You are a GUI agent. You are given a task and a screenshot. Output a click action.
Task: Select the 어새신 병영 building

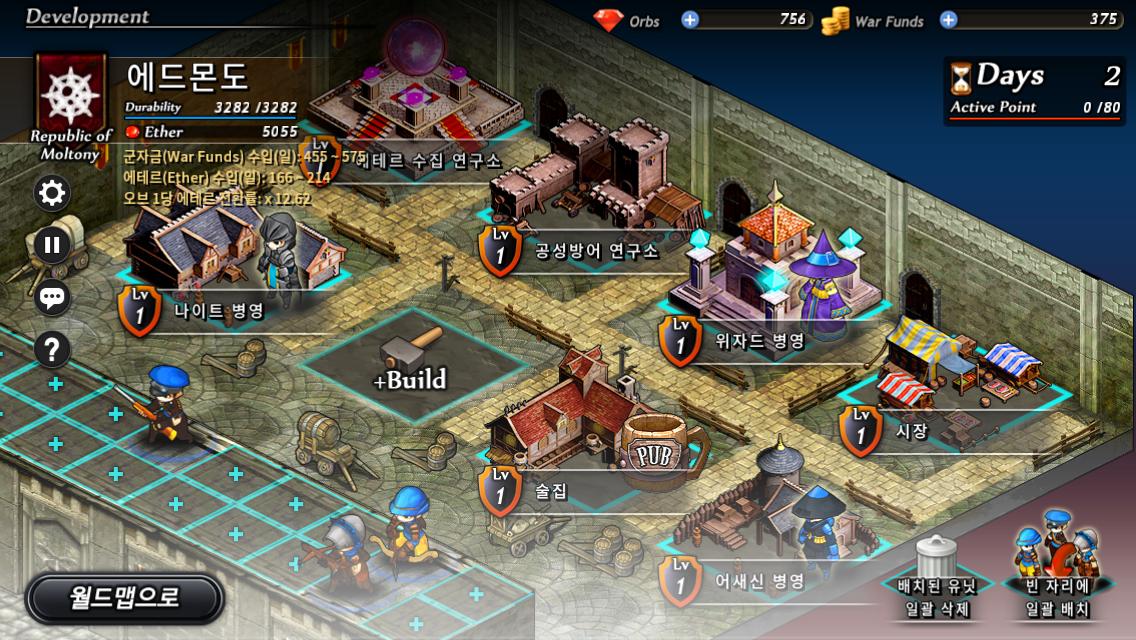coord(760,581)
